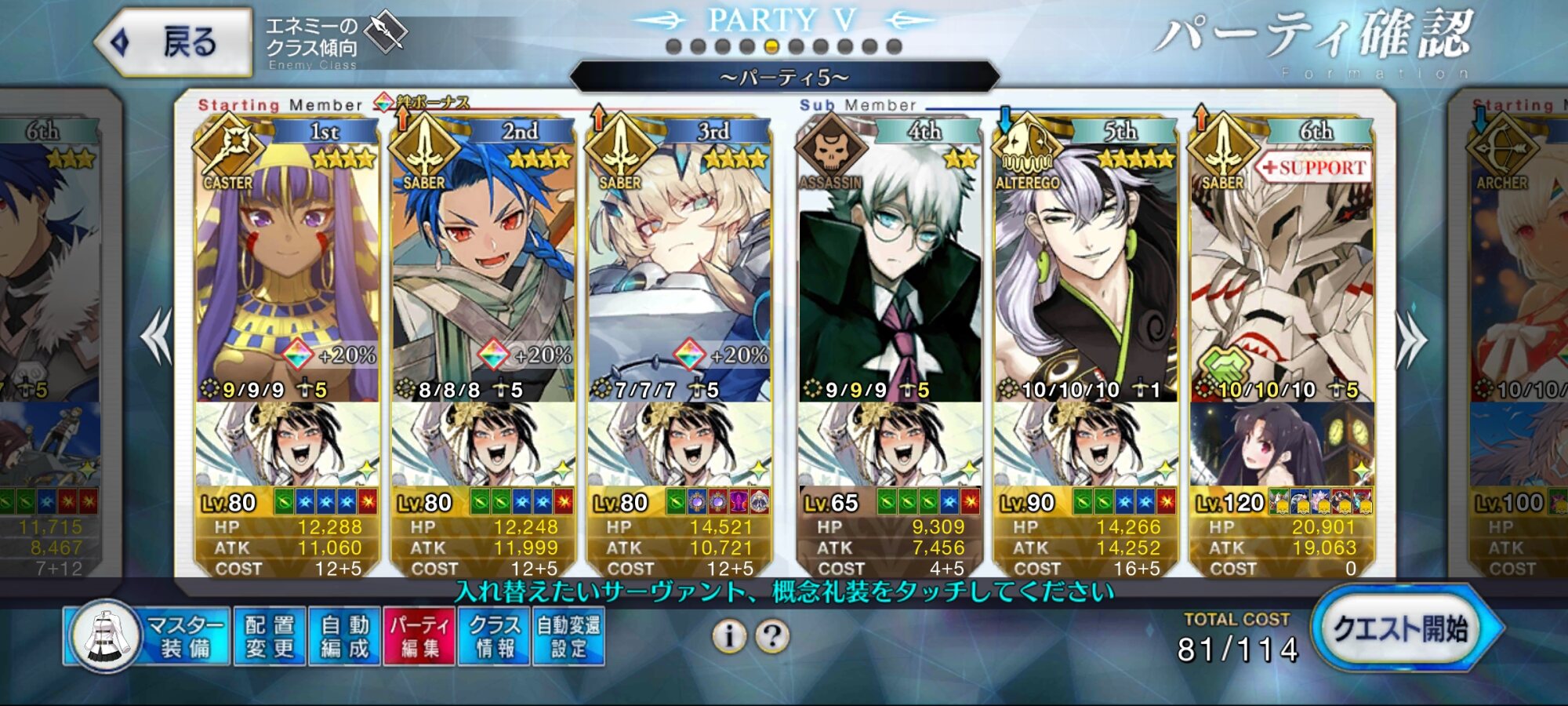Image resolution: width=1568 pixels, height=706 pixels.
Task: Select 自動編成 auto formation
Action: 344,636
